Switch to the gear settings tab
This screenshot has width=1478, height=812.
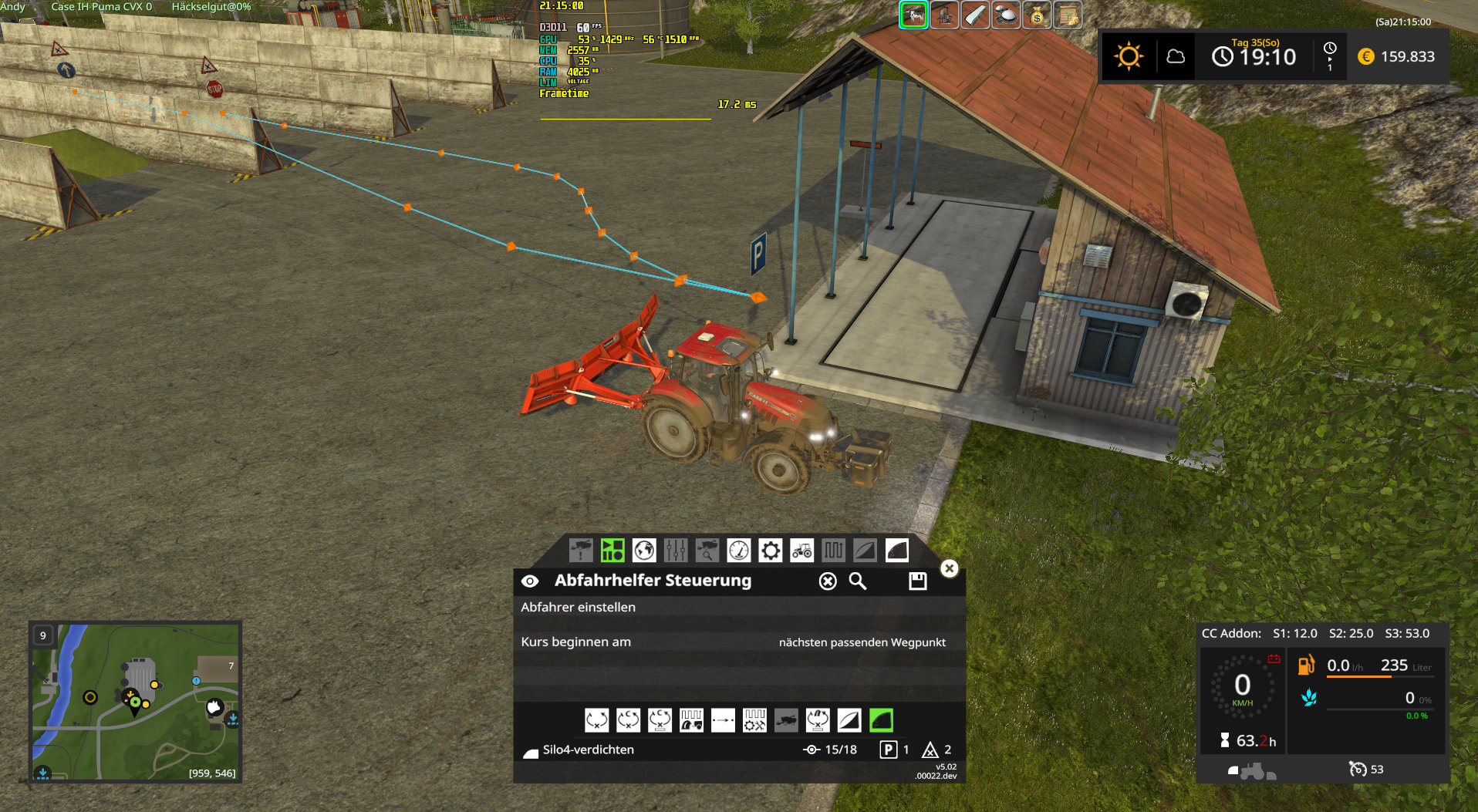[x=770, y=551]
